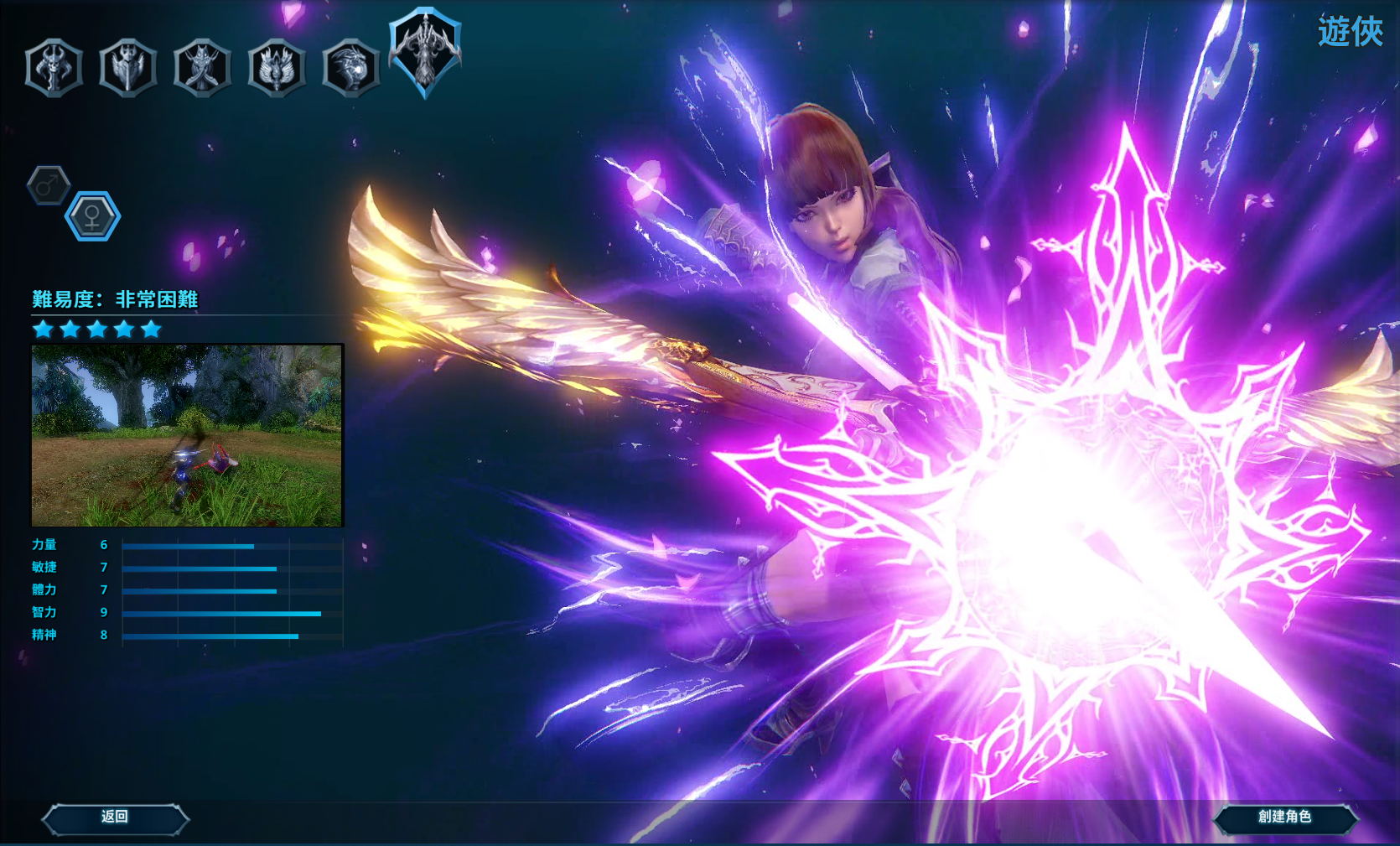Viewport: 1400px width, 846px height.
Task: Pick the crossed blades masked class icon
Action: tap(202, 68)
